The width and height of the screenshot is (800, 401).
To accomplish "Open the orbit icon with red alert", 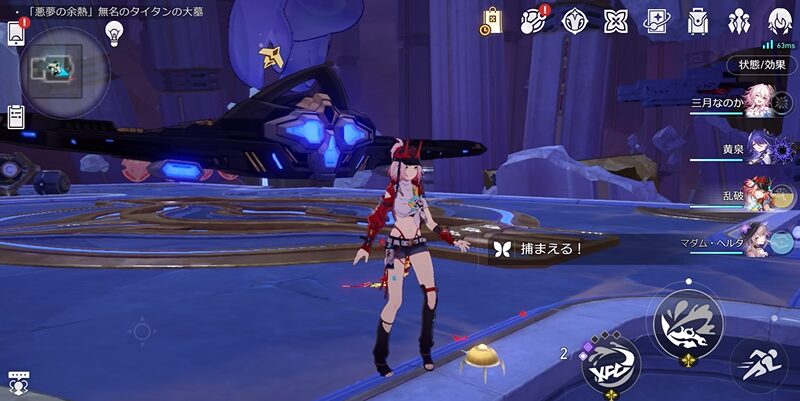I will 533,20.
